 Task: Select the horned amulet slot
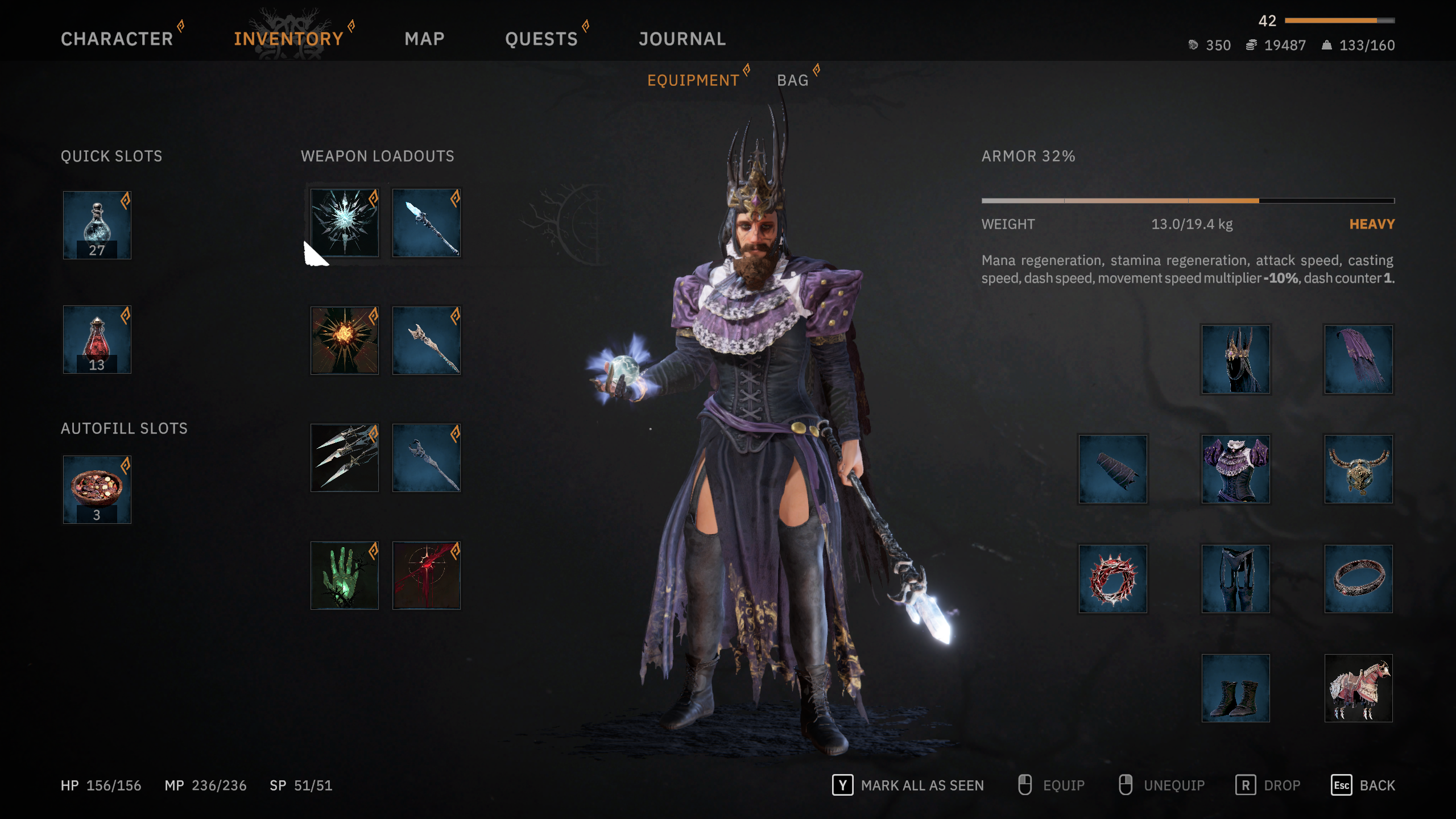pyautogui.click(x=1358, y=469)
